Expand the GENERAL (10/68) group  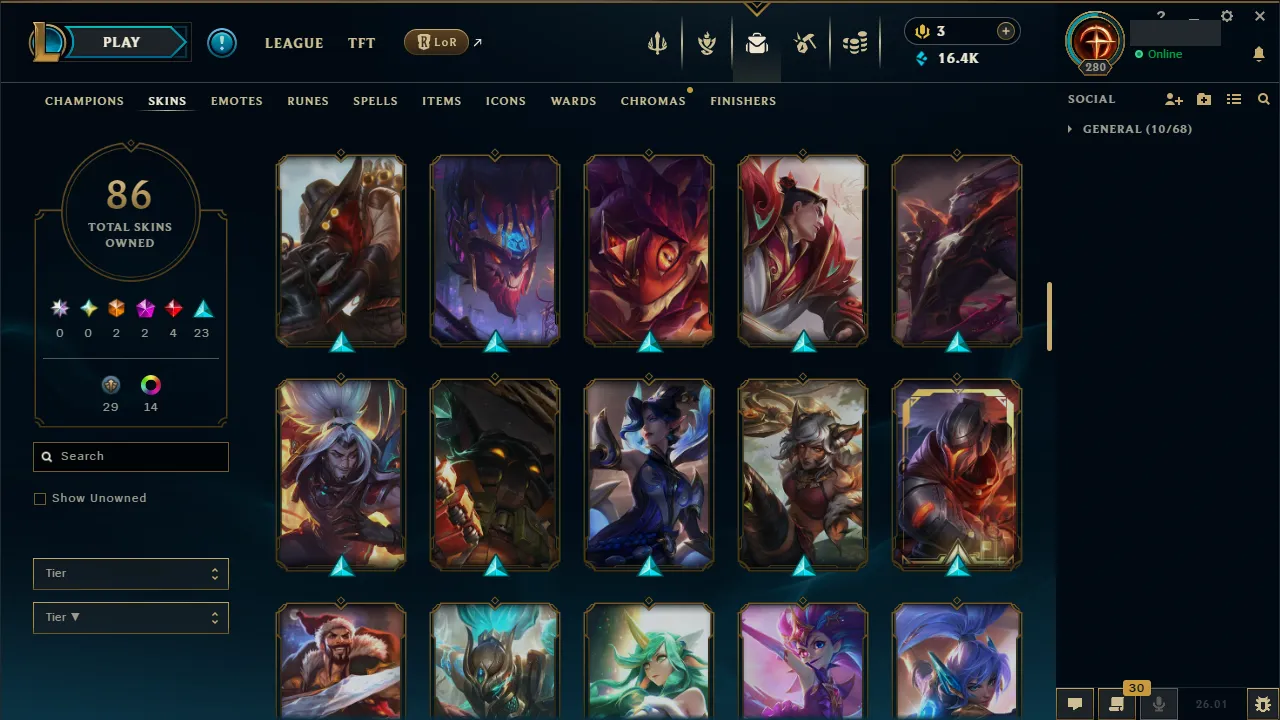coord(1128,129)
